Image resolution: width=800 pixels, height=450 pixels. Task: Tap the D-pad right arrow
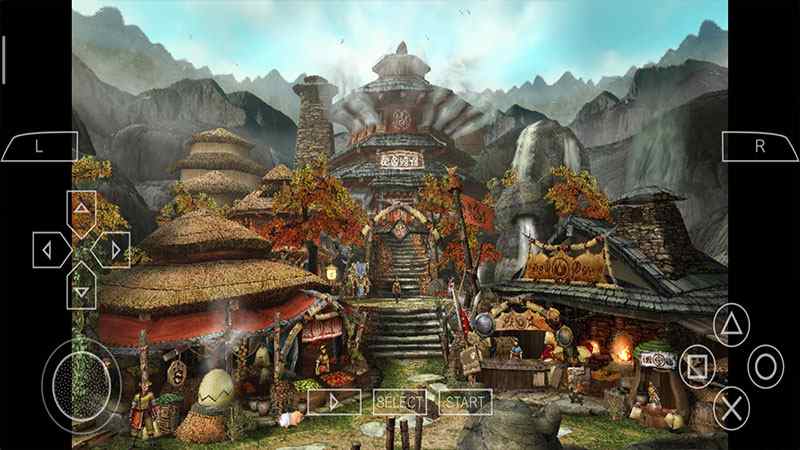[114, 249]
